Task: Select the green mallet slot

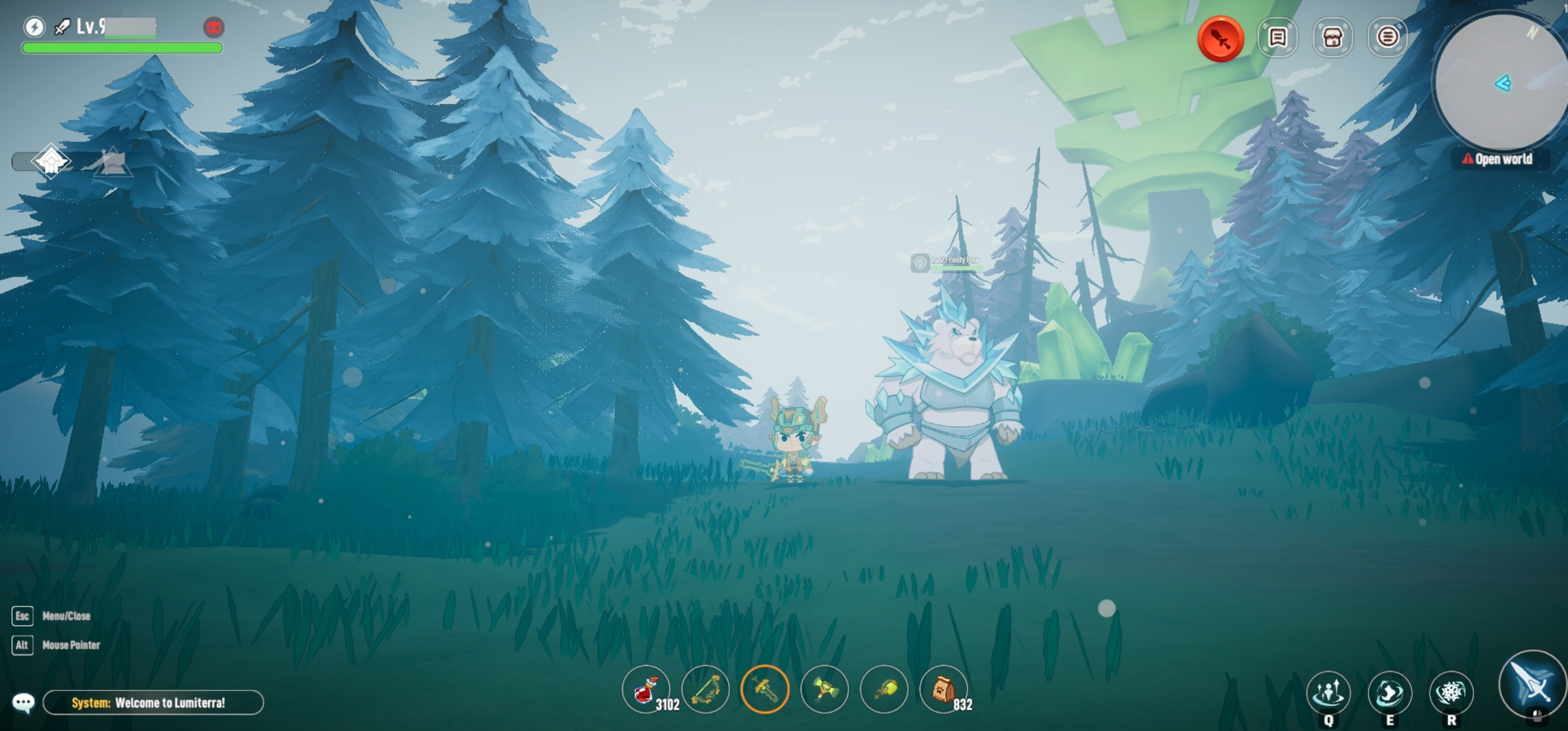Action: pyautogui.click(x=884, y=690)
